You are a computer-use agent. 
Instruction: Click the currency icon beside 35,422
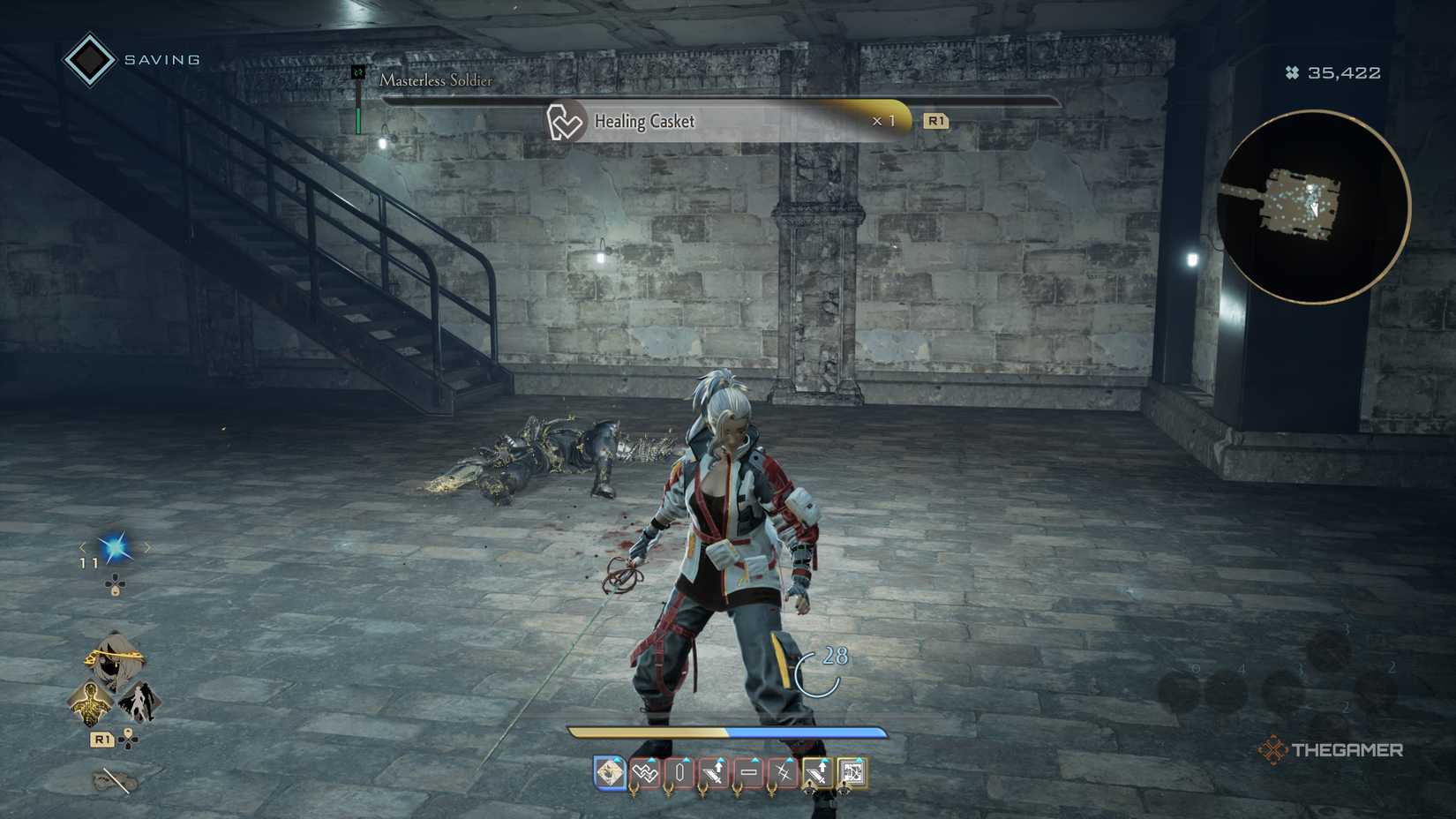pyautogui.click(x=1294, y=72)
